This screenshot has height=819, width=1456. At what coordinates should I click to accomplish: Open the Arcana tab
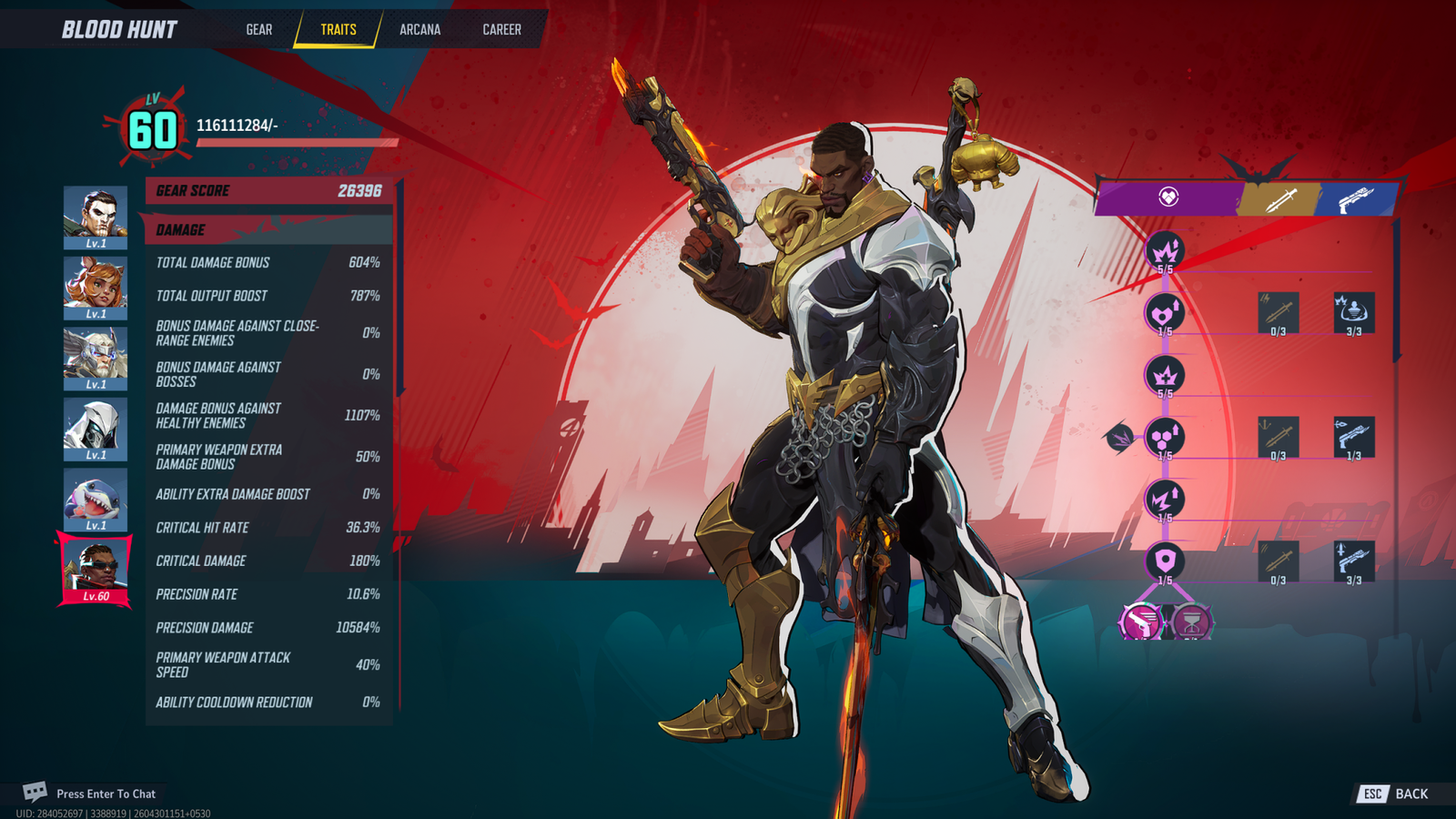click(420, 29)
